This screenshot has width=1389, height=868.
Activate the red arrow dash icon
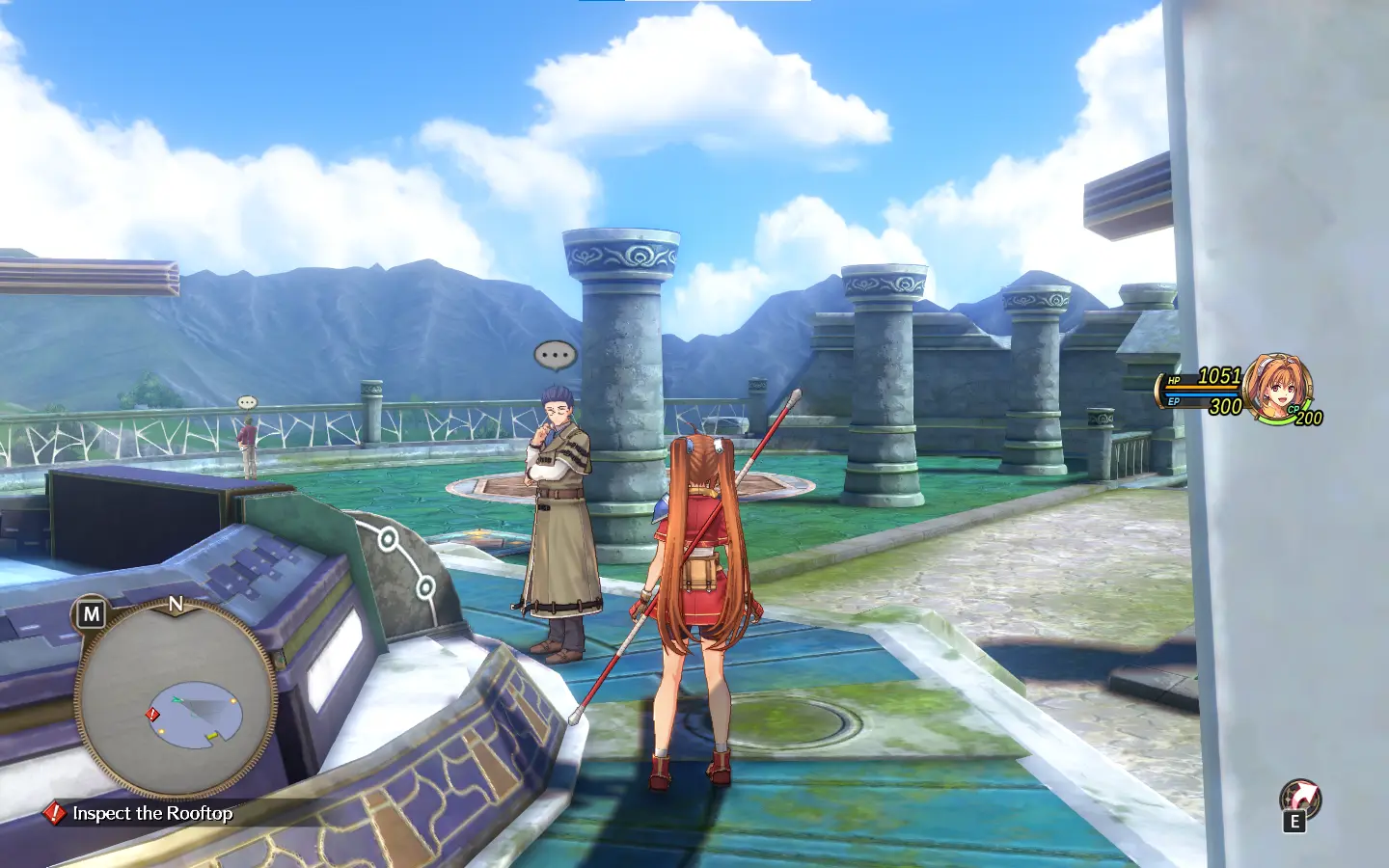click(1299, 798)
